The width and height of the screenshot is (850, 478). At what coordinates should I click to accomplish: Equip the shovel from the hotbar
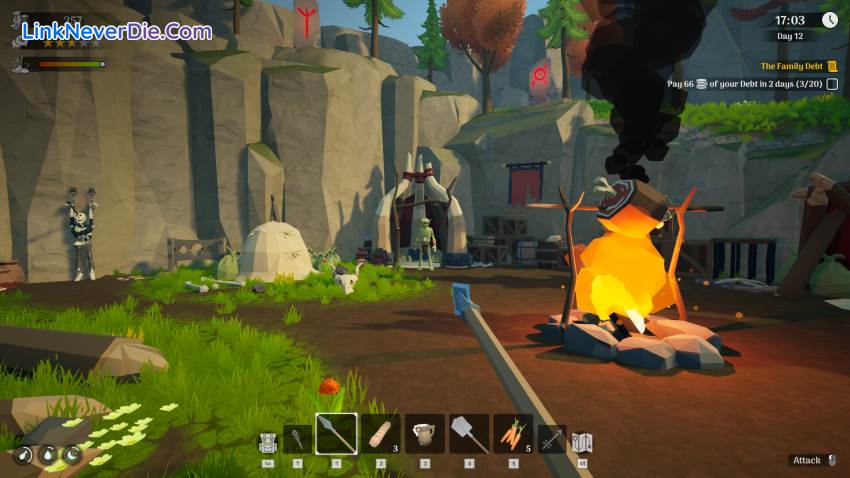pos(469,434)
